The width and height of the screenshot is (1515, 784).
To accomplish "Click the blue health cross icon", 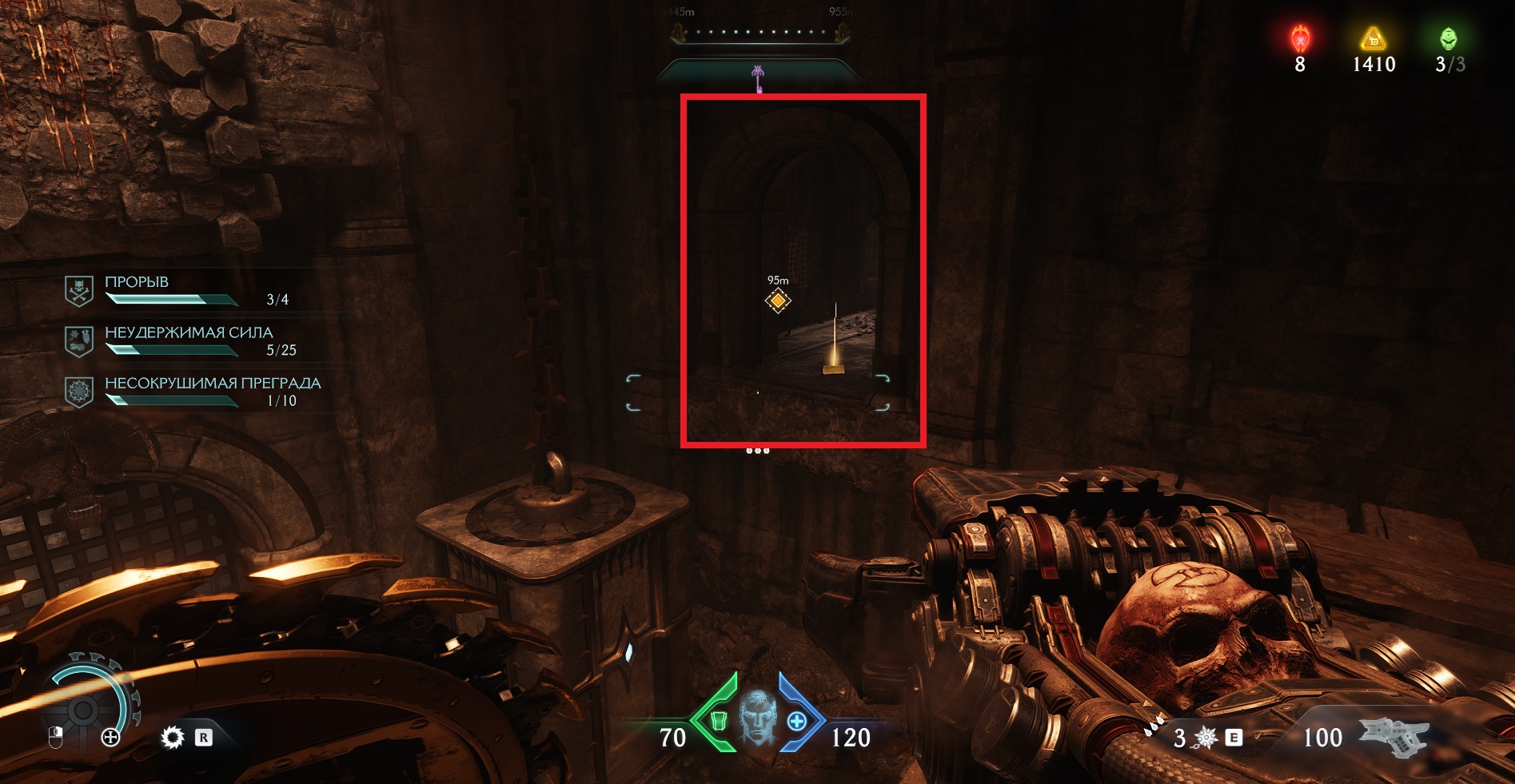I will (x=796, y=722).
